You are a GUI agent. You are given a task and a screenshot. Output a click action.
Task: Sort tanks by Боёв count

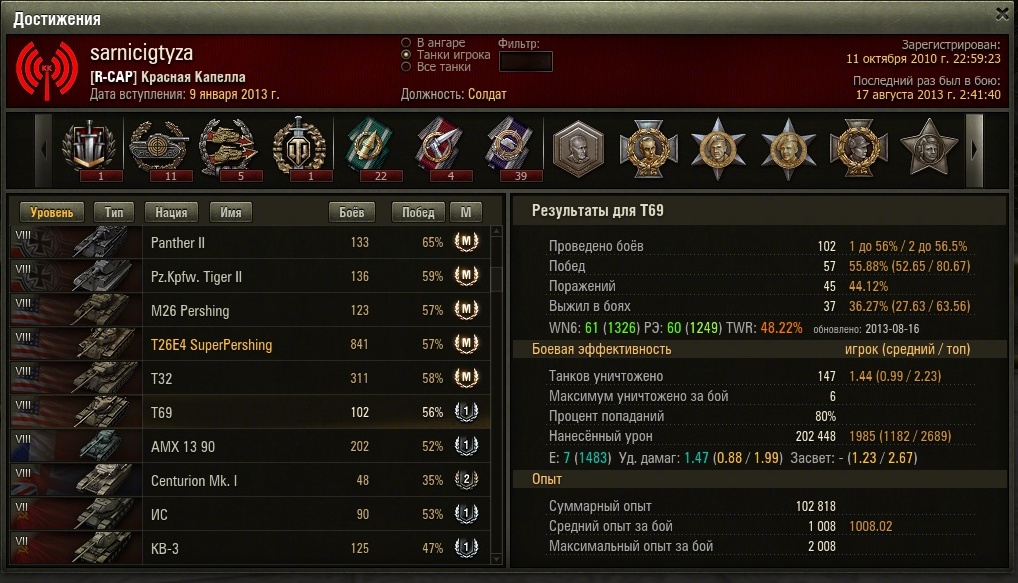[352, 213]
